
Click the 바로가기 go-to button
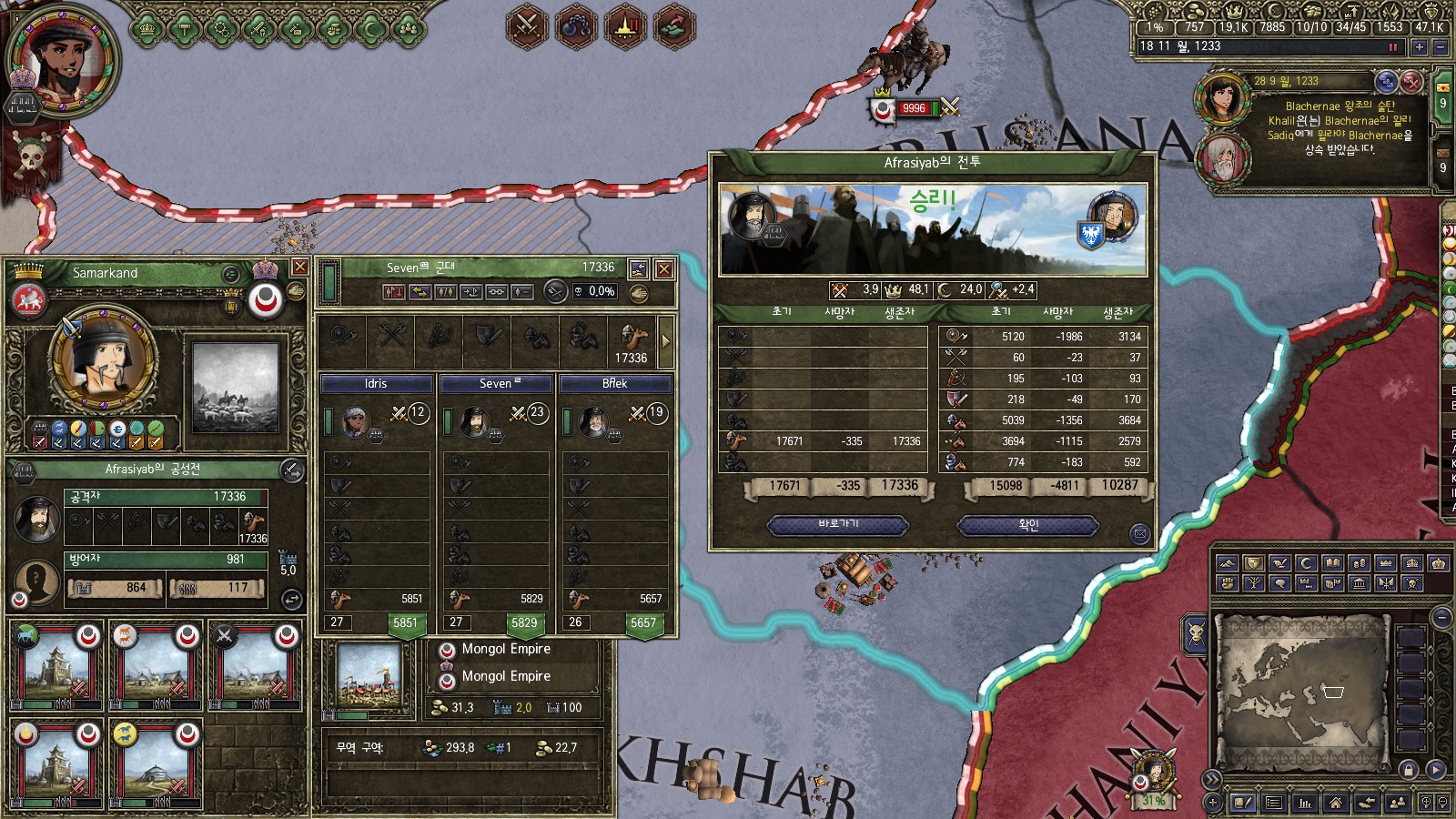(x=838, y=525)
